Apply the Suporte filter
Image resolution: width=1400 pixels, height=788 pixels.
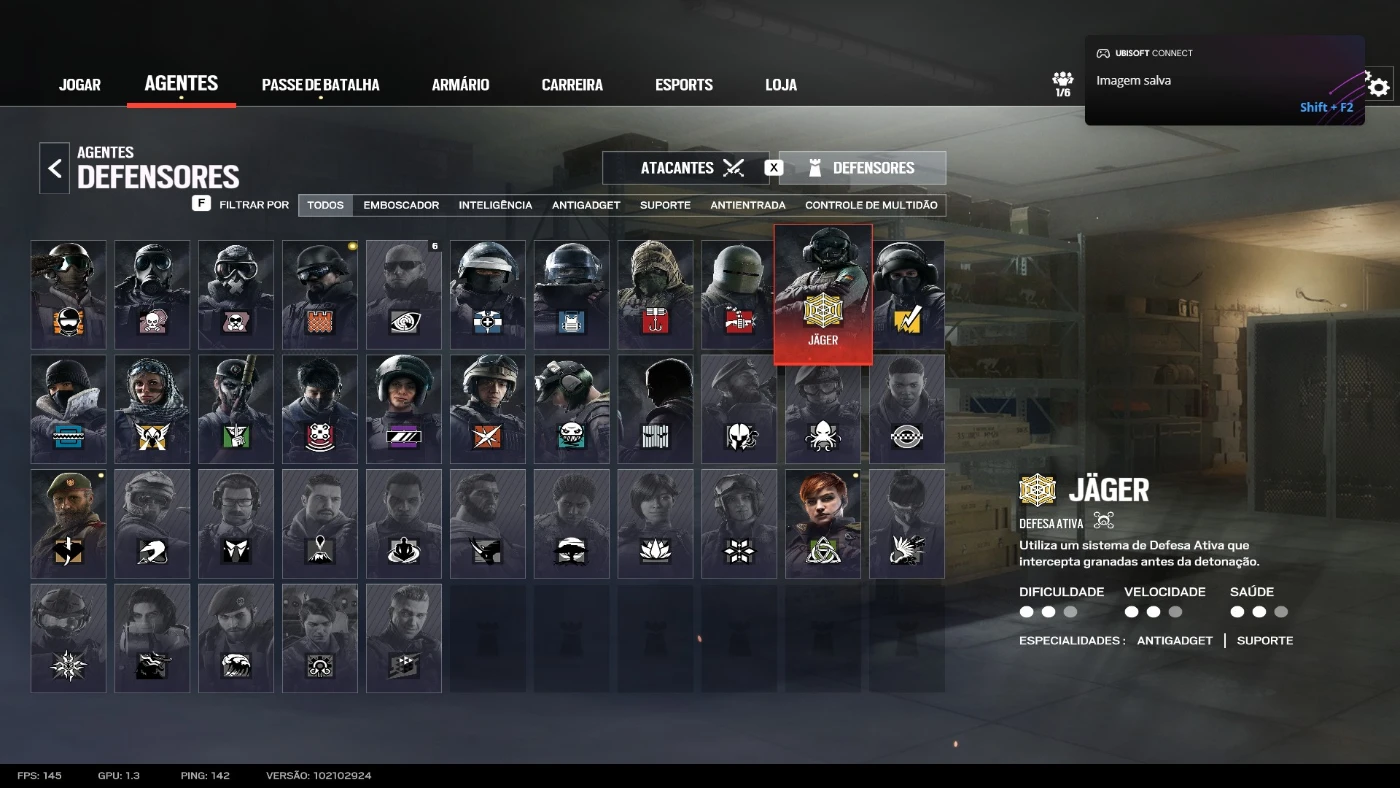pyautogui.click(x=665, y=205)
